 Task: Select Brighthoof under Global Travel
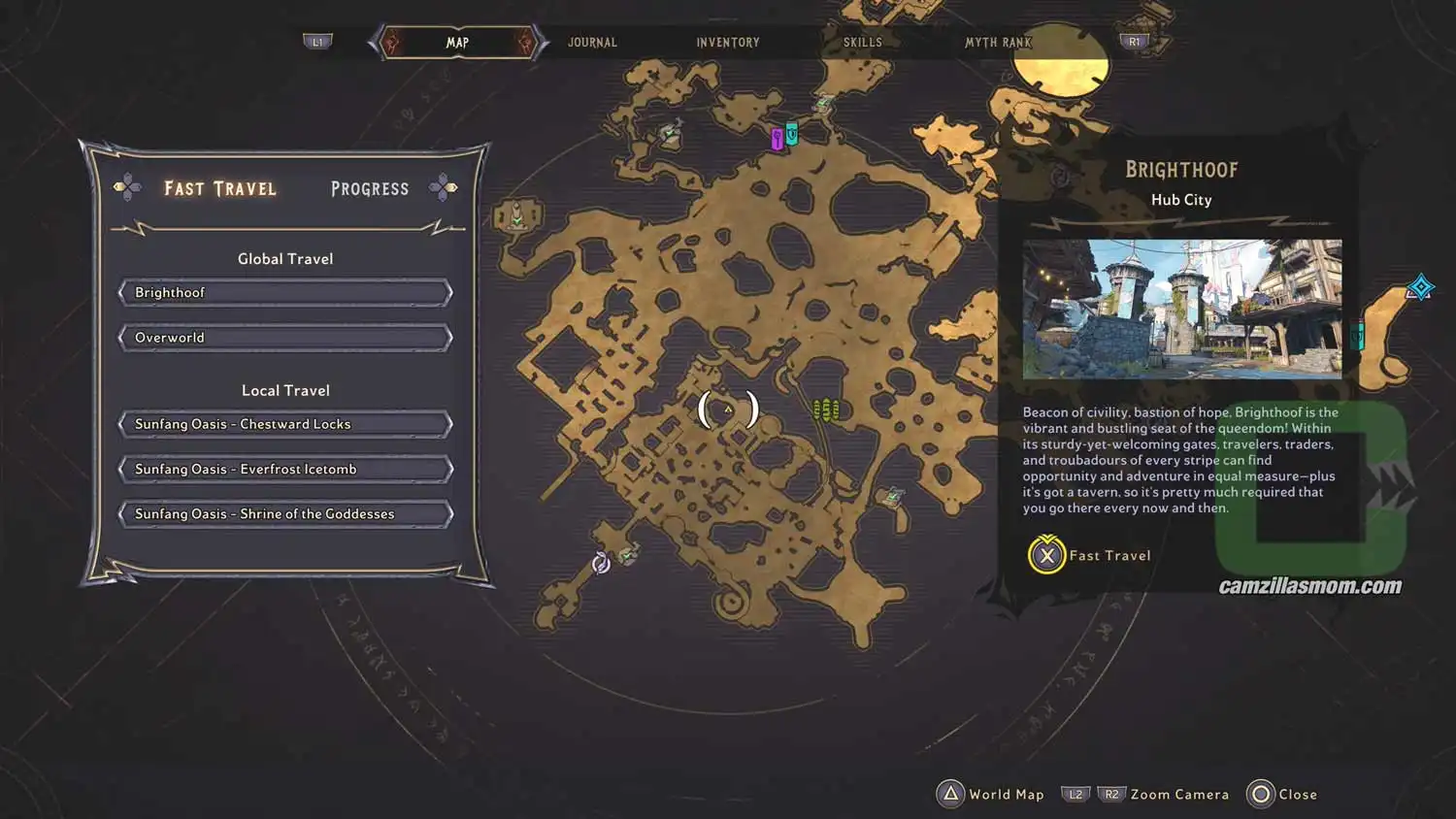[x=284, y=292]
